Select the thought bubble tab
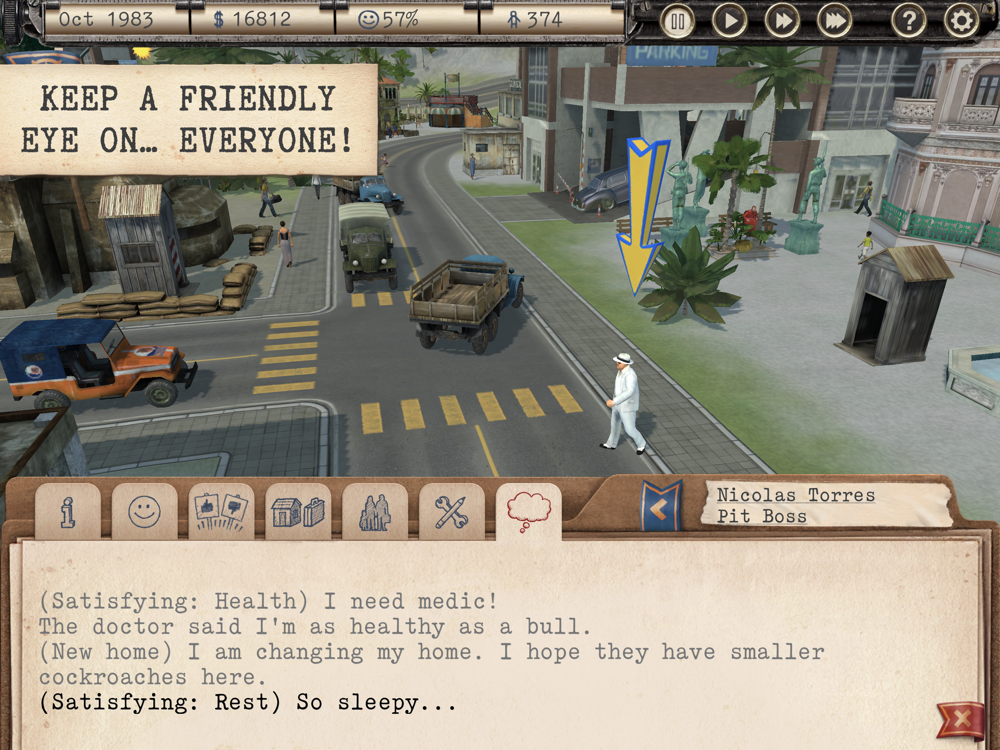Image resolution: width=1000 pixels, height=750 pixels. pos(528,512)
